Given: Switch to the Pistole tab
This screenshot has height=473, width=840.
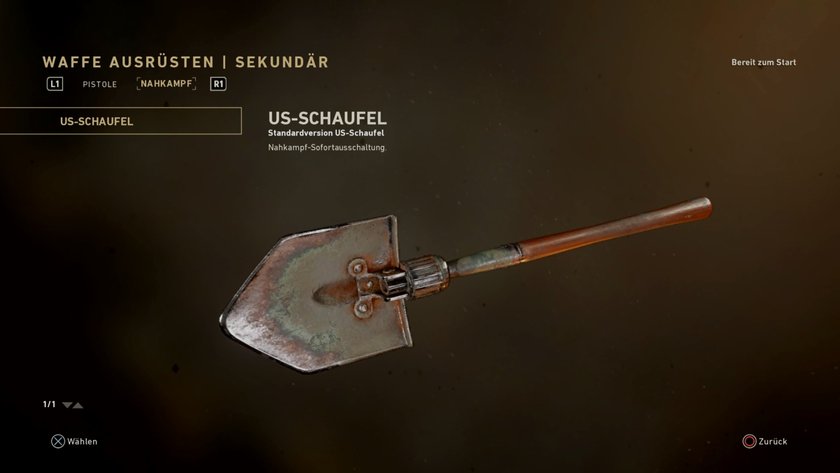Looking at the screenshot, I should tap(99, 84).
